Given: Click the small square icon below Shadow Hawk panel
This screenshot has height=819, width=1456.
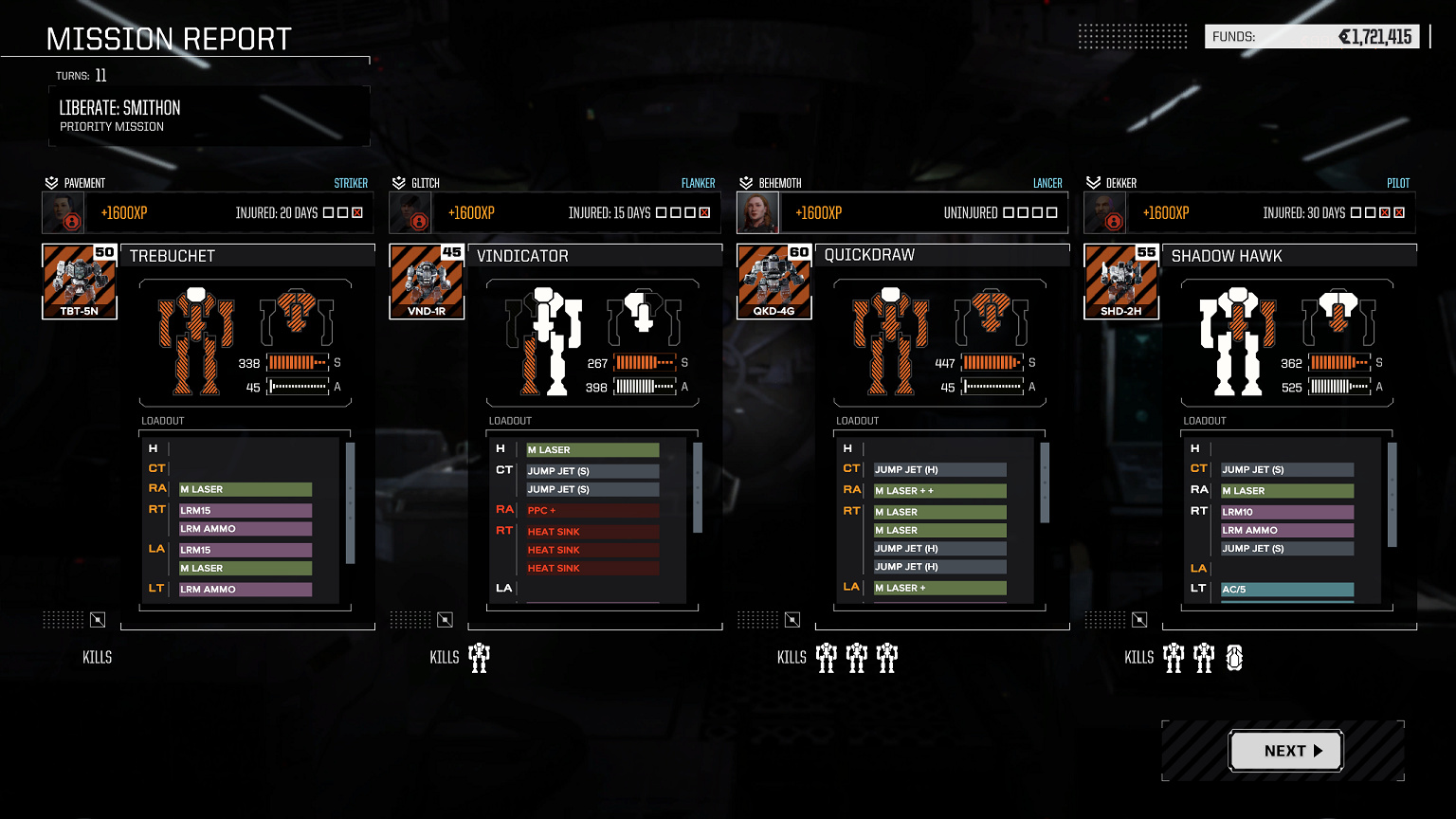Looking at the screenshot, I should click(1139, 620).
